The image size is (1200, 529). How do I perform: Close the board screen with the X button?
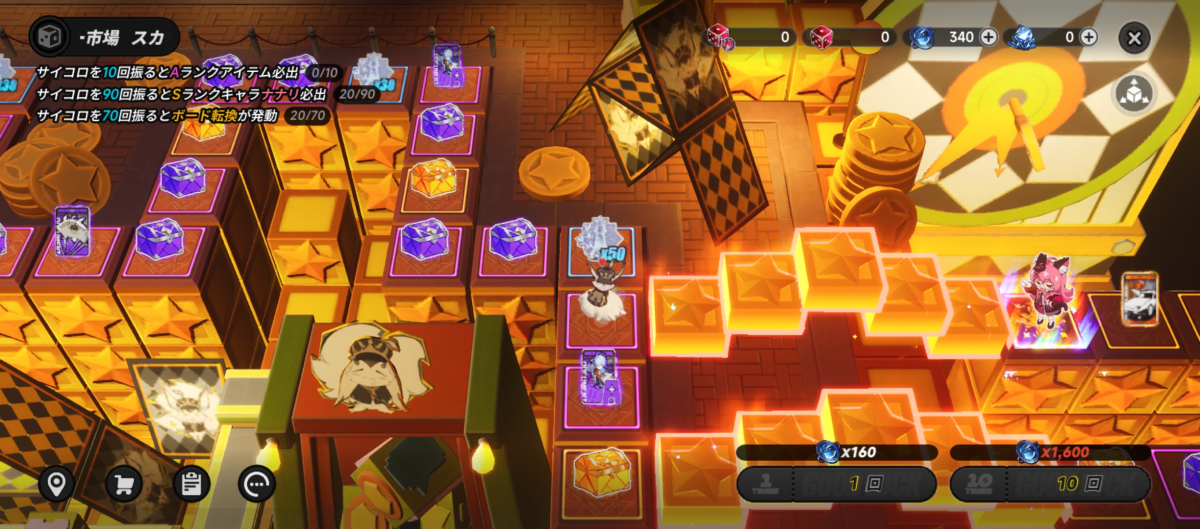click(x=1134, y=38)
